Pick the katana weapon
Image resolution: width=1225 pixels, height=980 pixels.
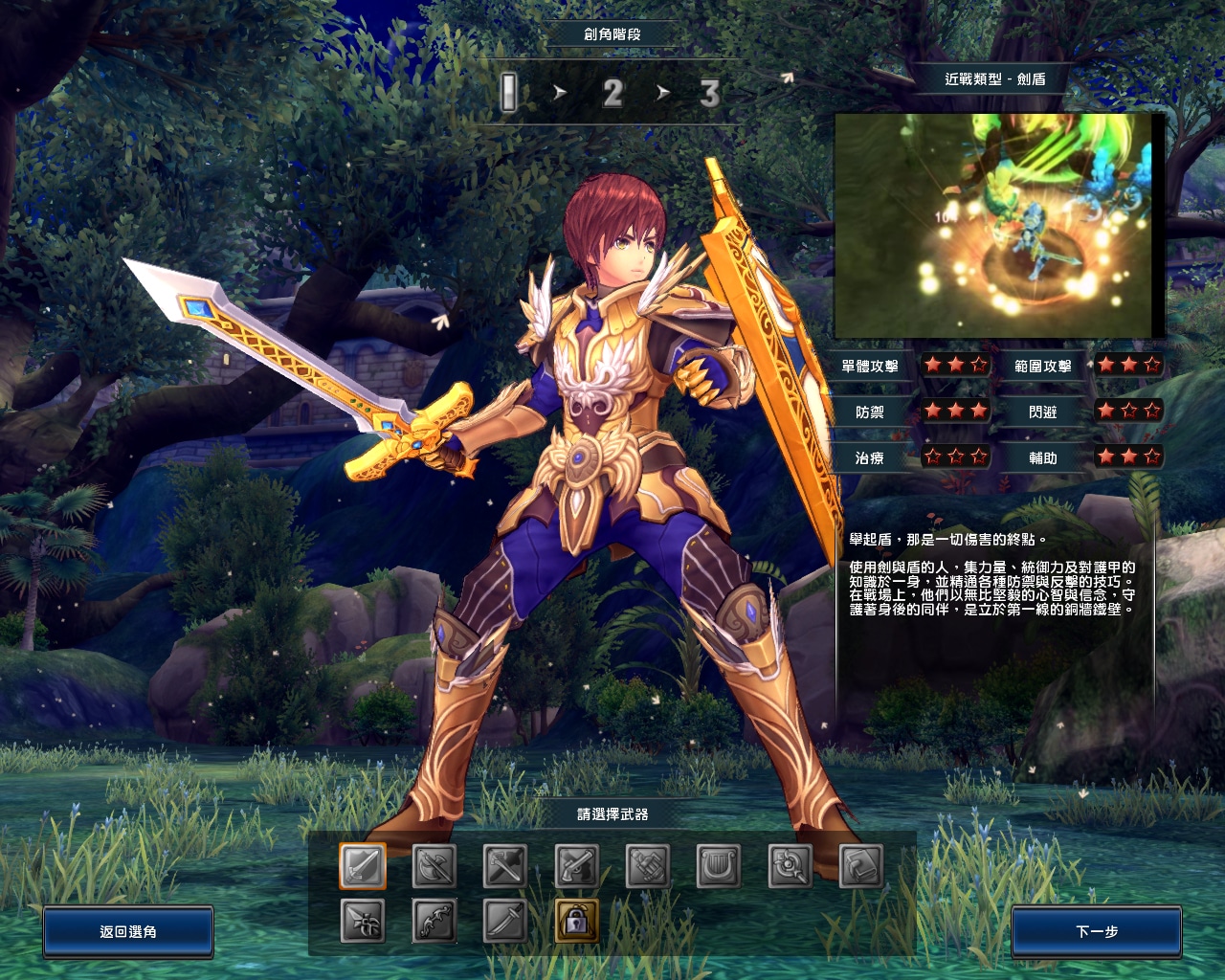click(505, 922)
